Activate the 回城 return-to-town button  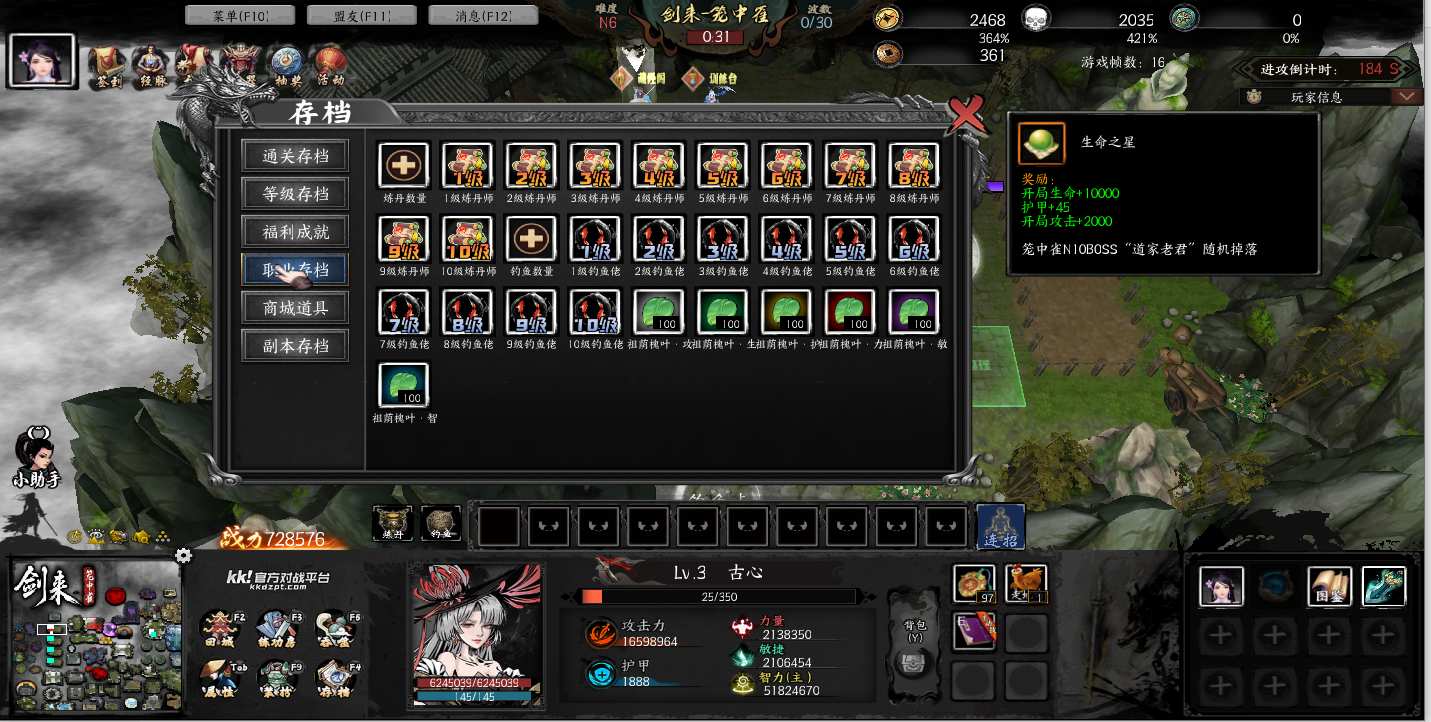pyautogui.click(x=220, y=629)
